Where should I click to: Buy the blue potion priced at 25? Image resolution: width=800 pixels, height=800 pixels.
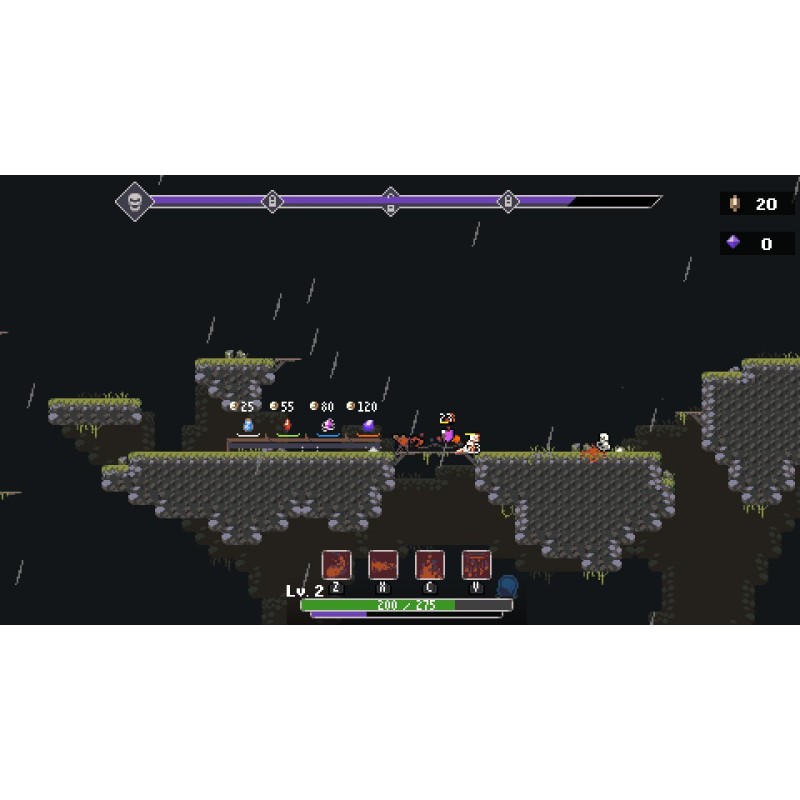pyautogui.click(x=247, y=426)
